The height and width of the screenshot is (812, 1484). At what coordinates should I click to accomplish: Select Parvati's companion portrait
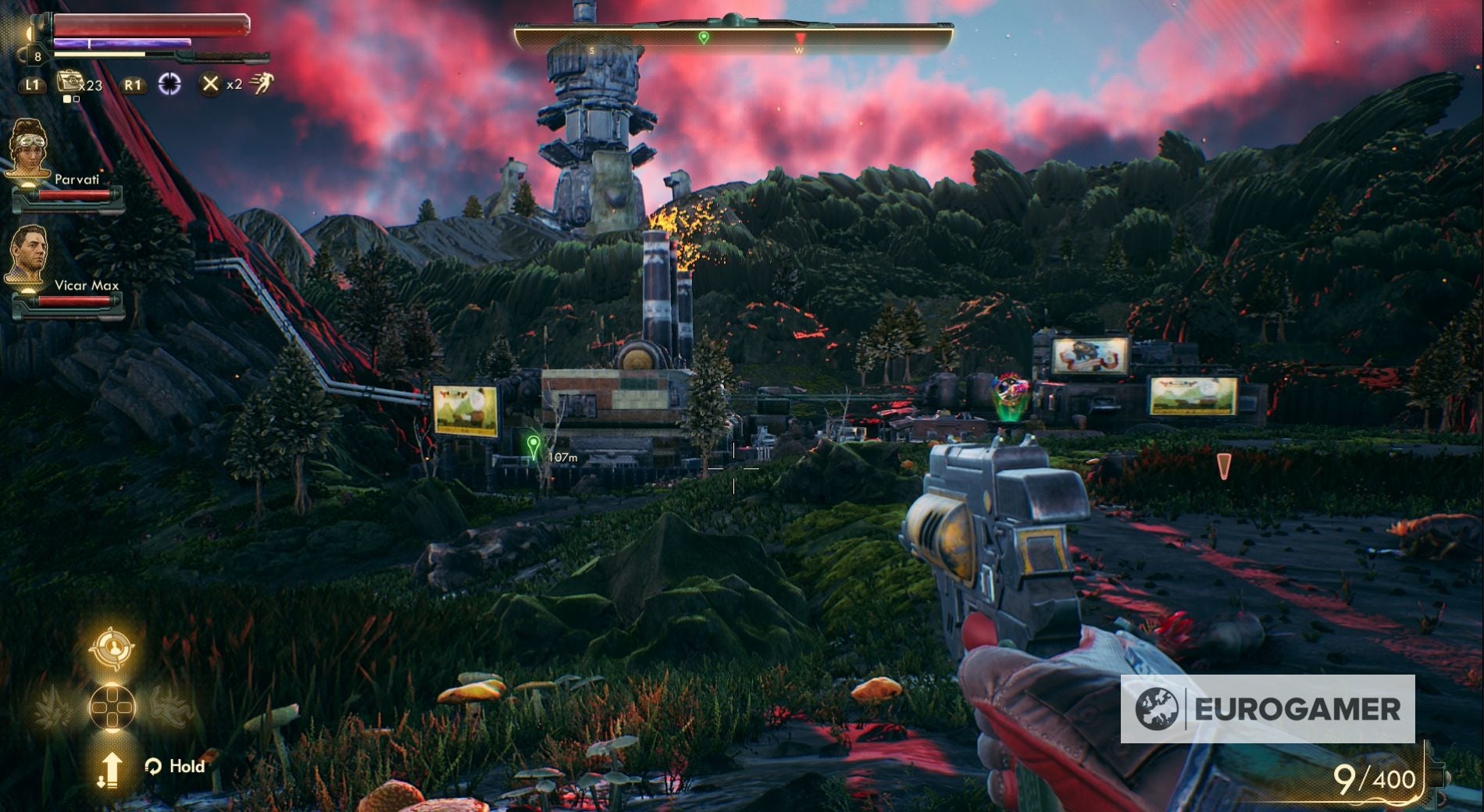point(29,148)
